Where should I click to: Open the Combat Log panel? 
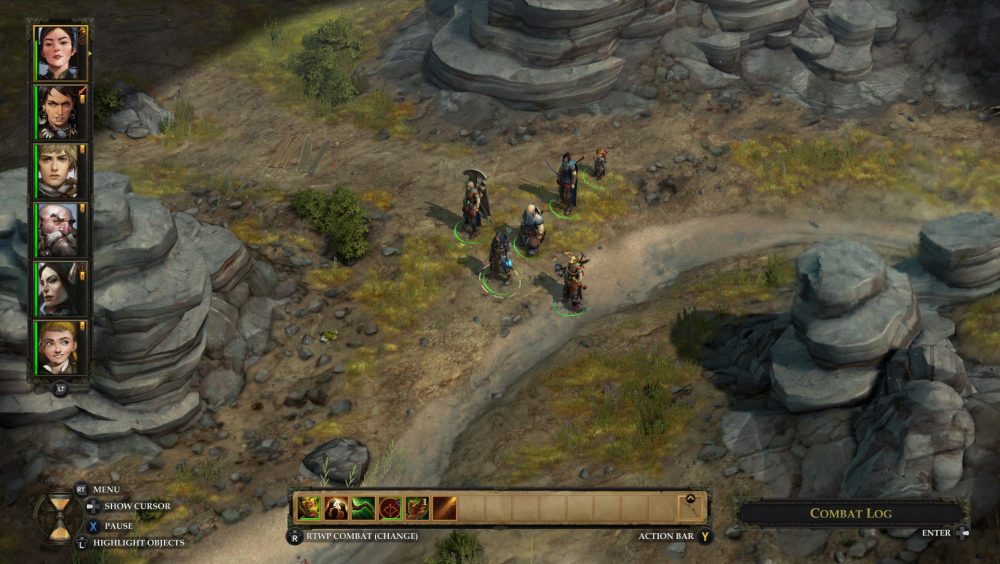point(850,513)
